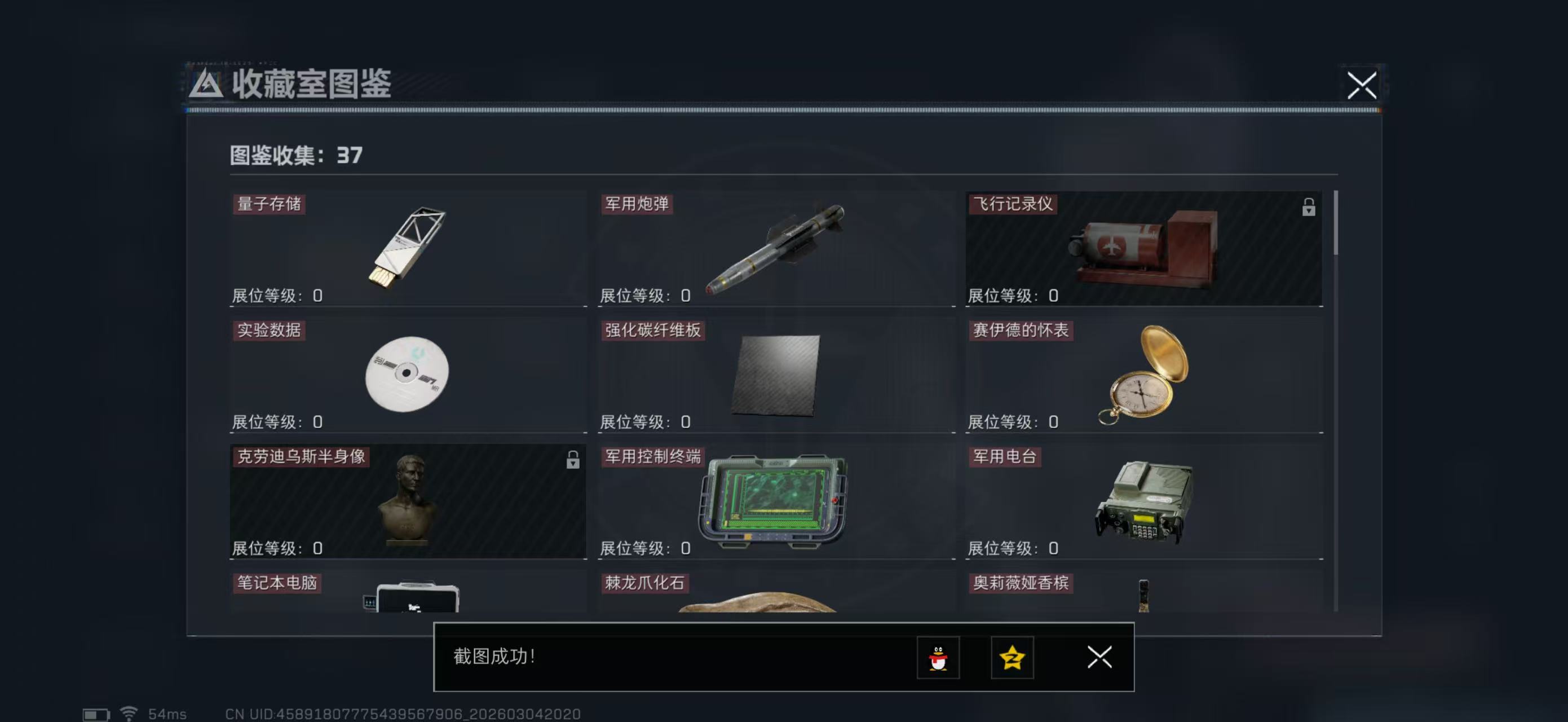Share the screenshot to QZone star icon

(1012, 658)
